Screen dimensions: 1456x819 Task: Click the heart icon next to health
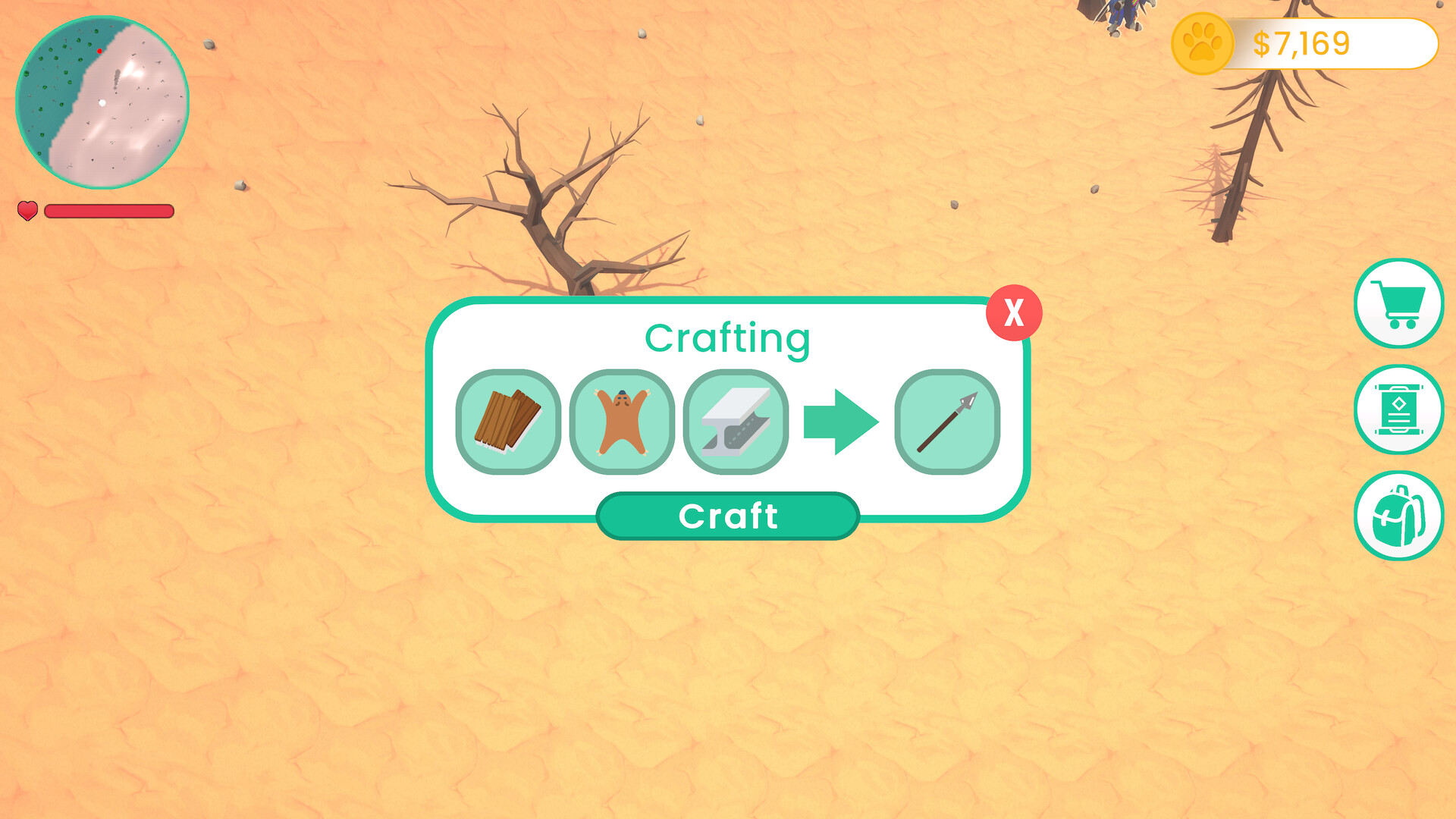pos(27,211)
